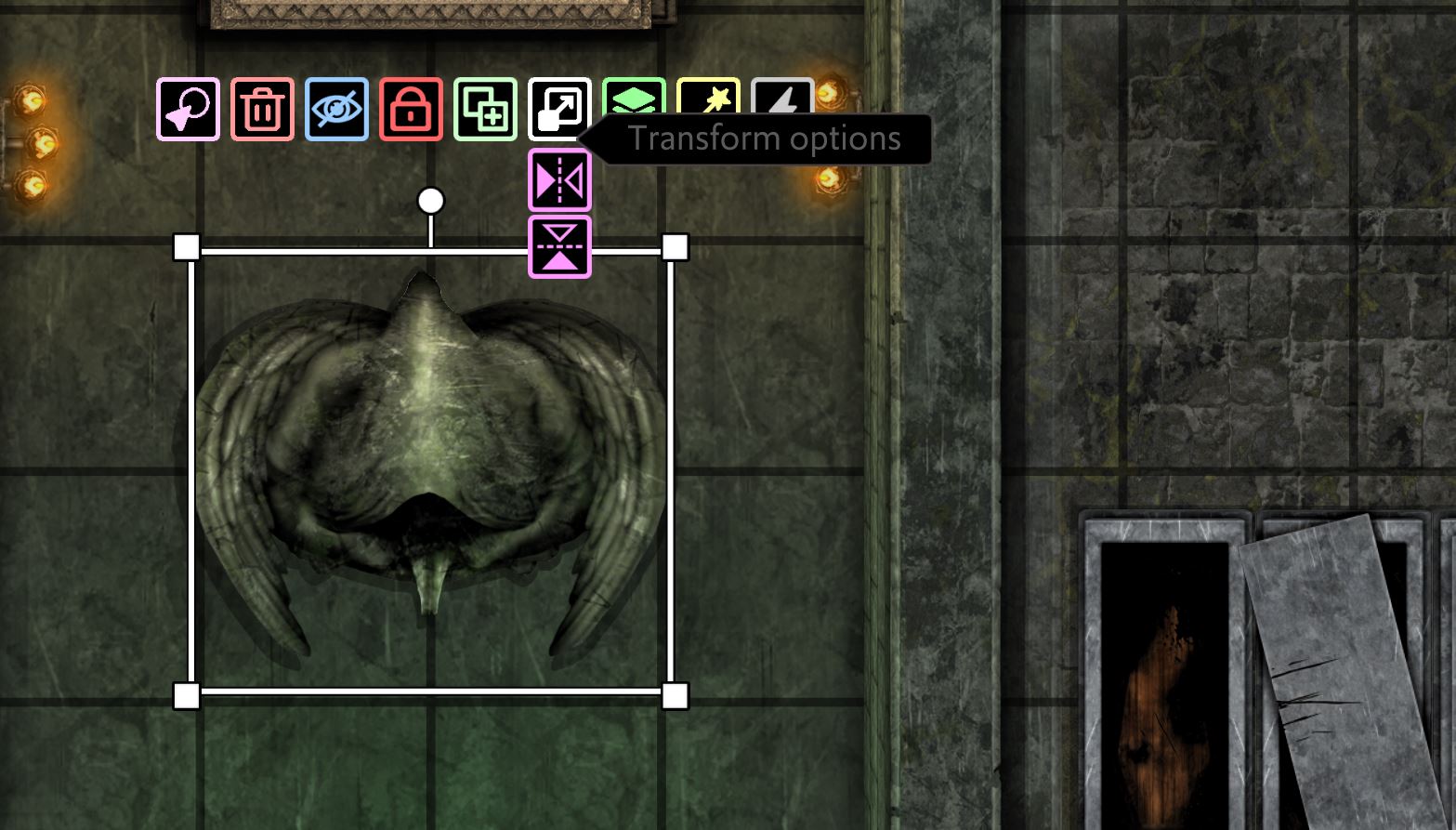
Task: Click the pink cursor-and-circle select tool
Action: pyautogui.click(x=189, y=110)
